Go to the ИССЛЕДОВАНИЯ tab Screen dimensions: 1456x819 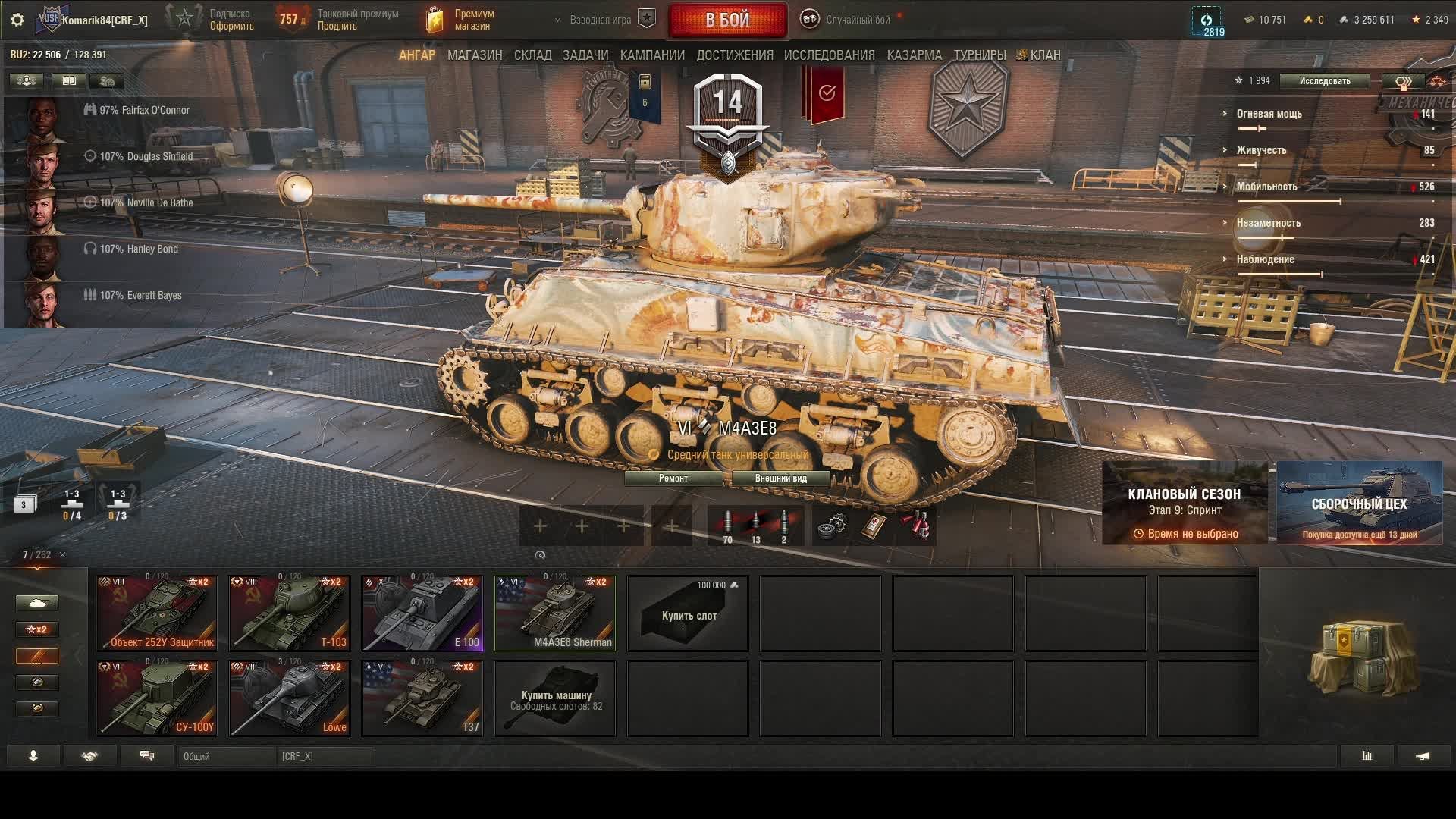829,55
